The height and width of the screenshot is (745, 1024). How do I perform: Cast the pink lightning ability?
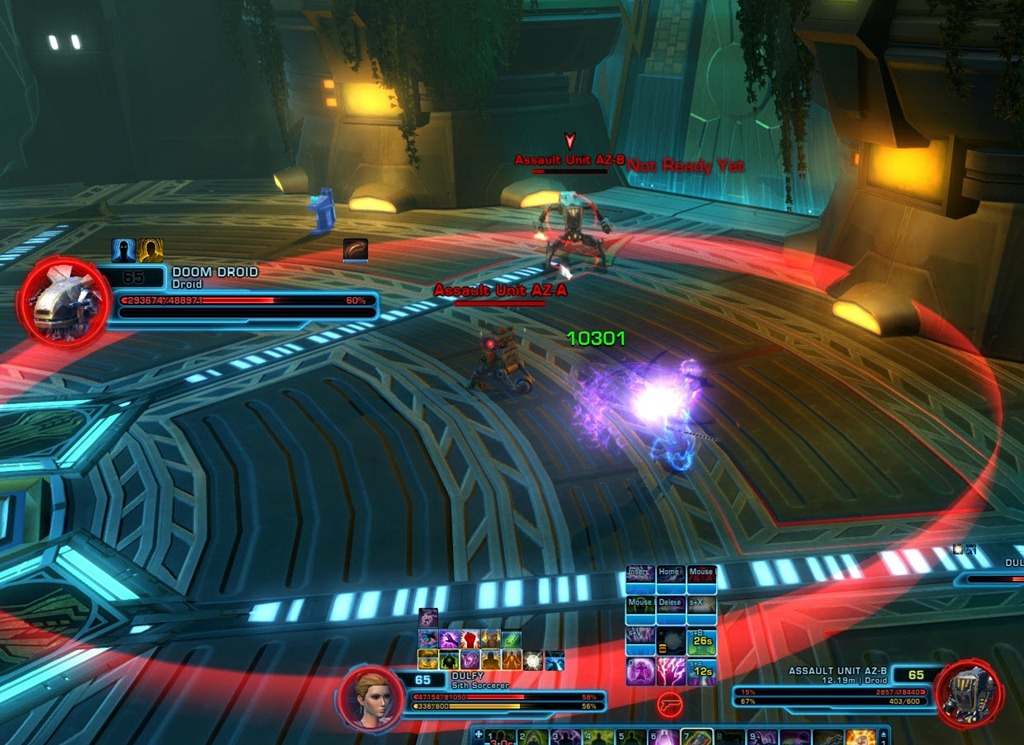(x=670, y=671)
